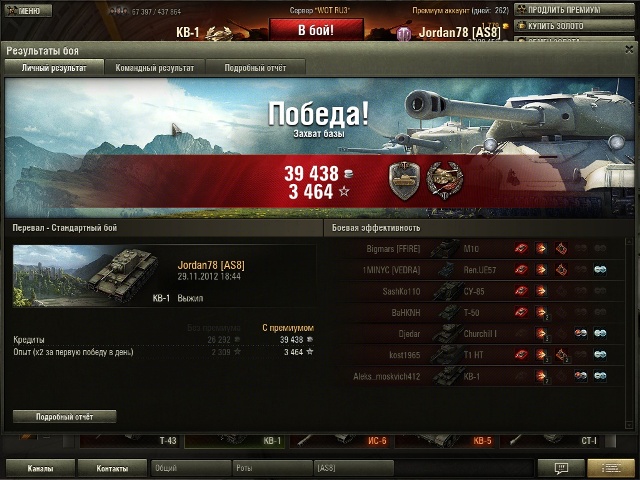Open the speech-bubble notifications button
The height and width of the screenshot is (480, 640).
[x=561, y=467]
